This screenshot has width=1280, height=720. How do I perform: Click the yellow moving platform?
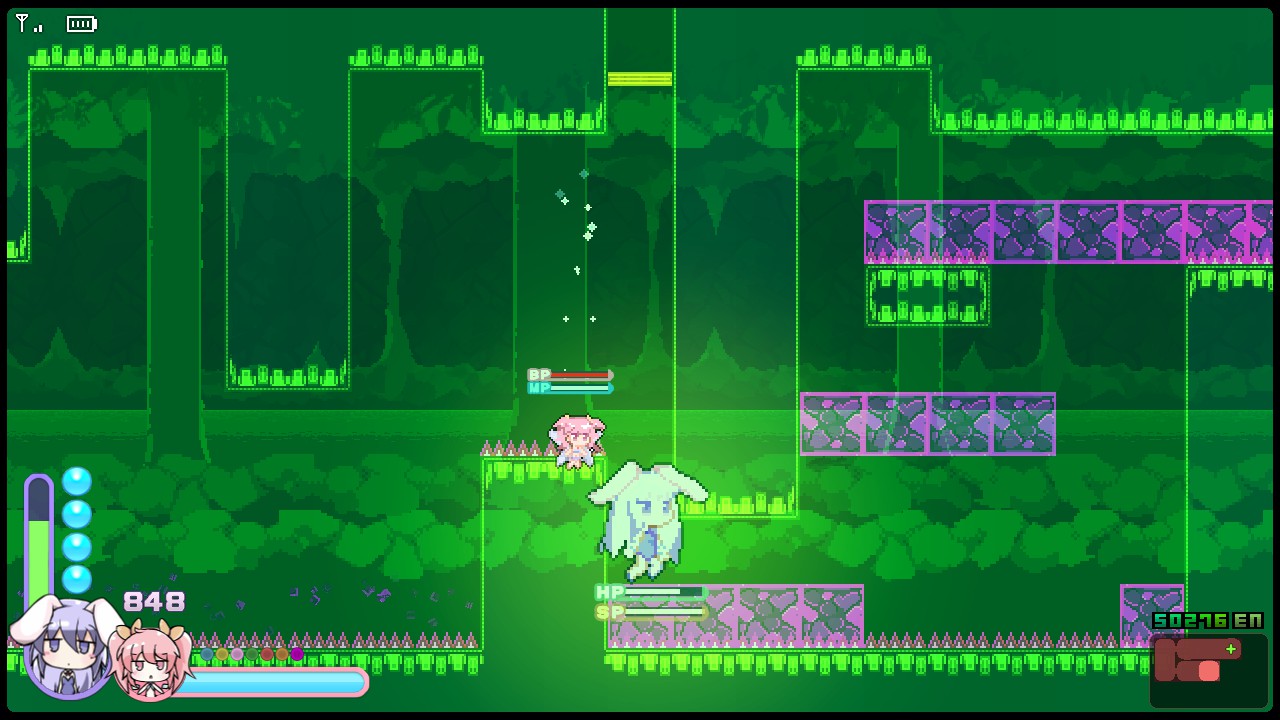pyautogui.click(x=641, y=78)
